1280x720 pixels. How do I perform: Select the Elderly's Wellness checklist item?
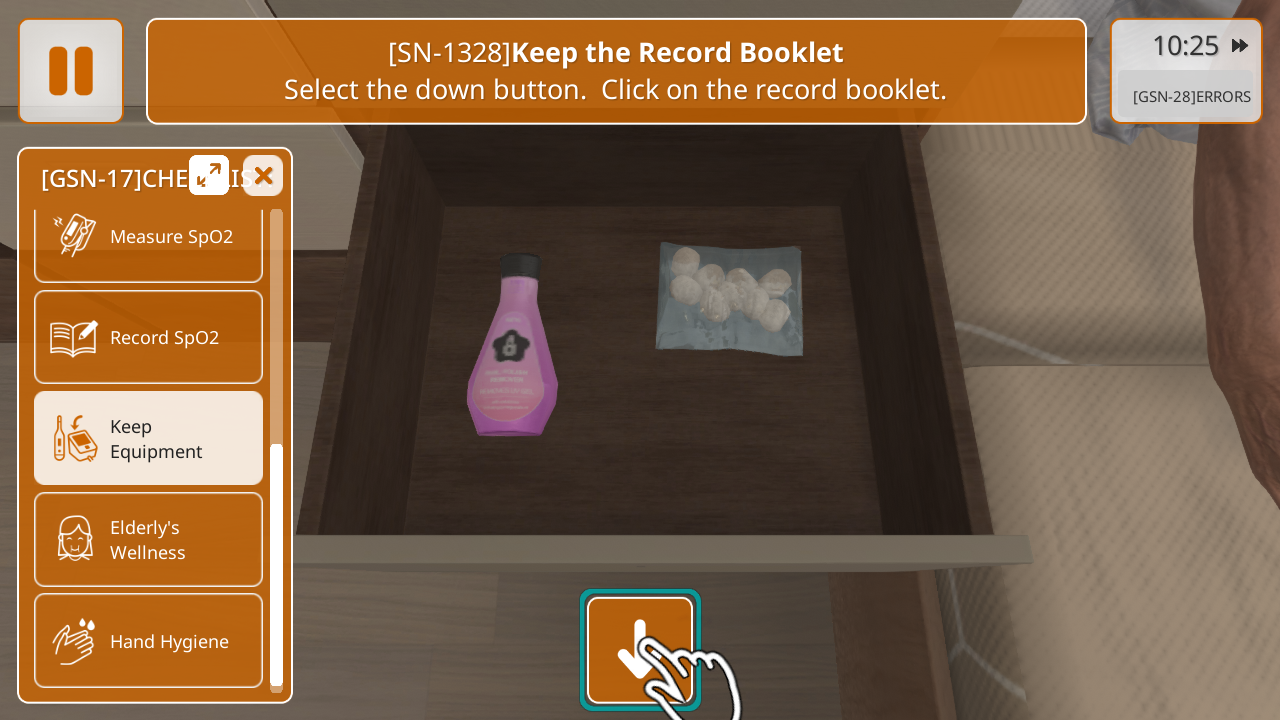[148, 539]
